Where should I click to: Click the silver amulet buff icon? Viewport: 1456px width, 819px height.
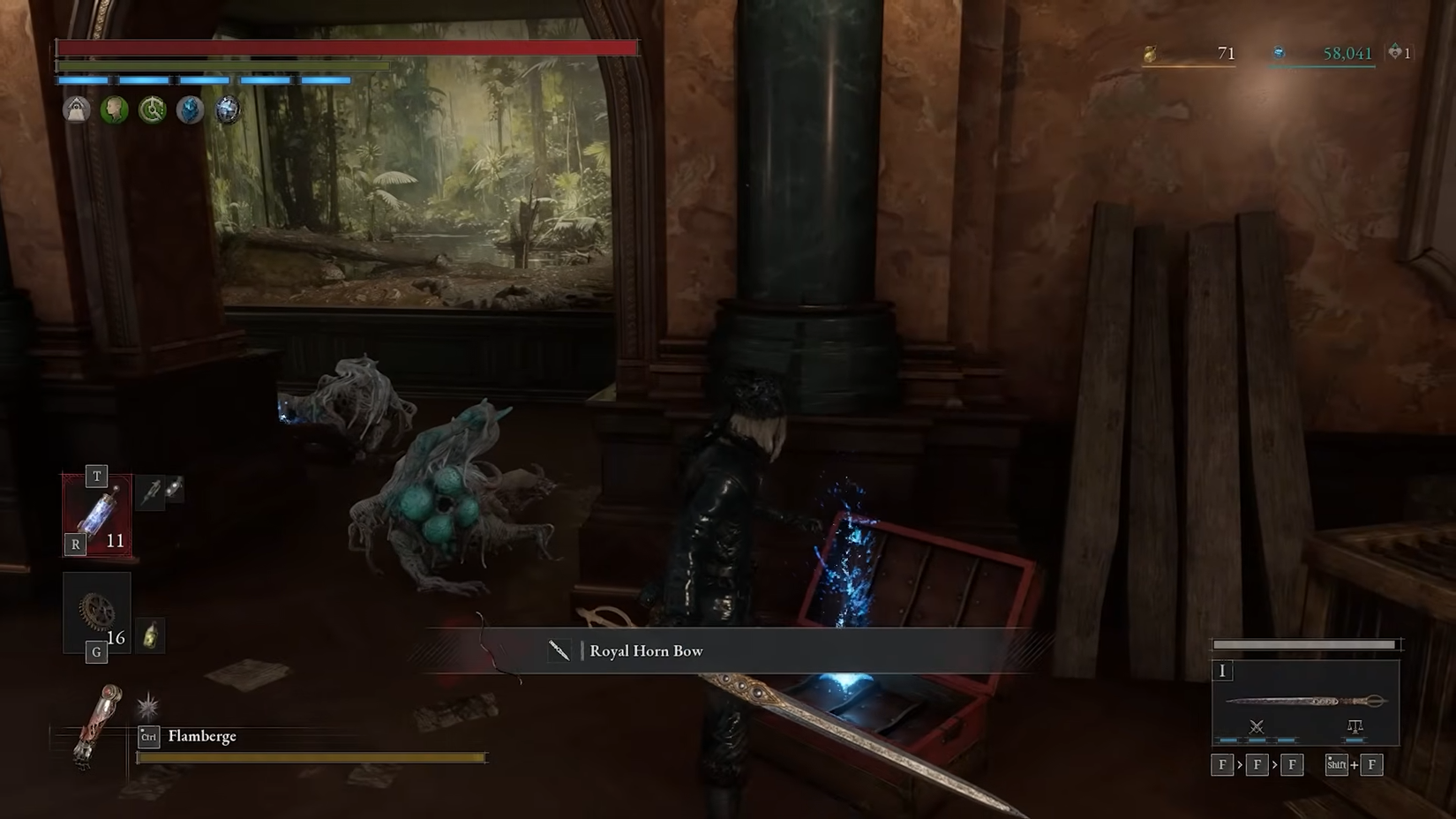(227, 110)
